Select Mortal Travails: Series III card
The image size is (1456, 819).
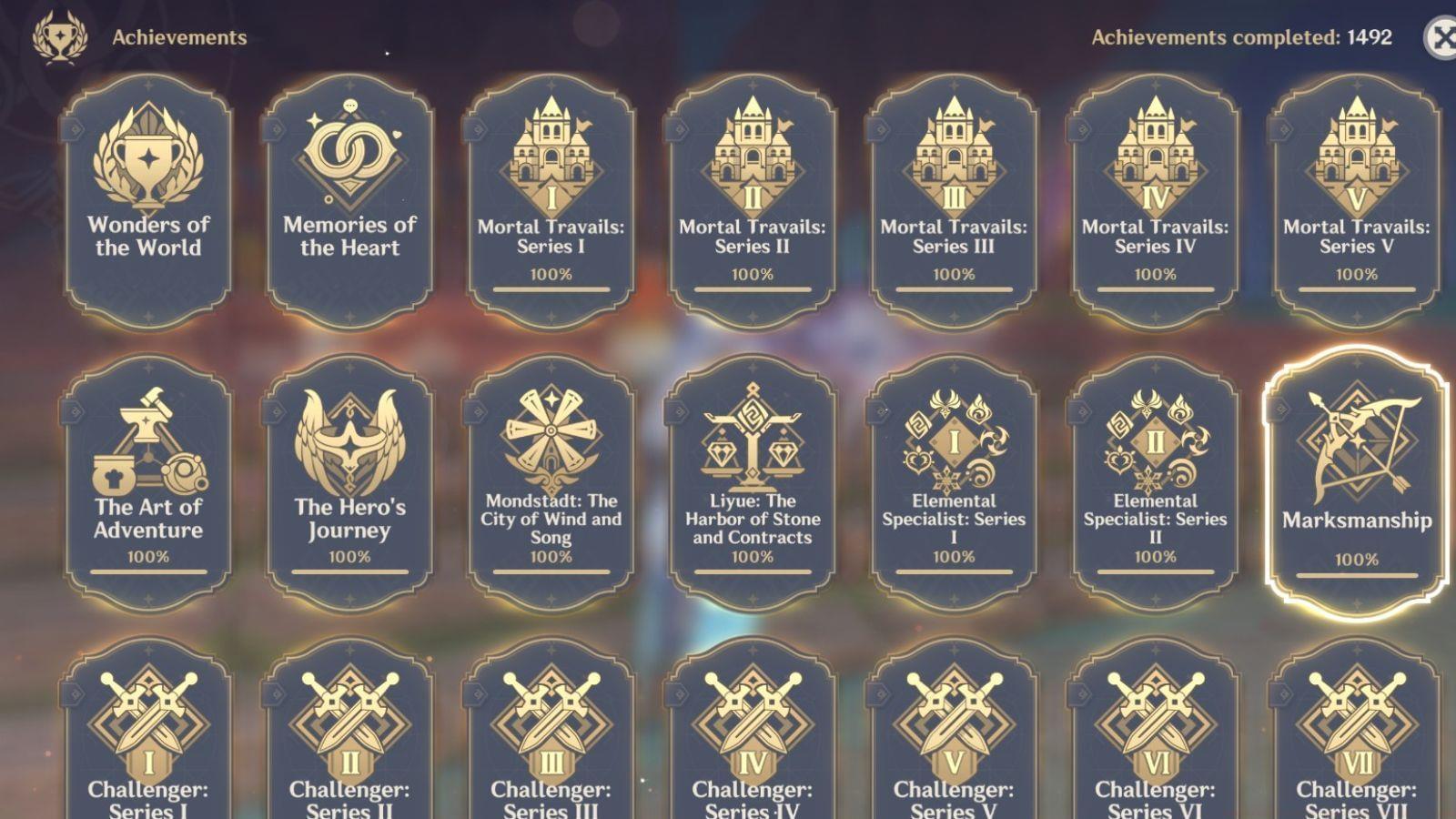(x=952, y=191)
